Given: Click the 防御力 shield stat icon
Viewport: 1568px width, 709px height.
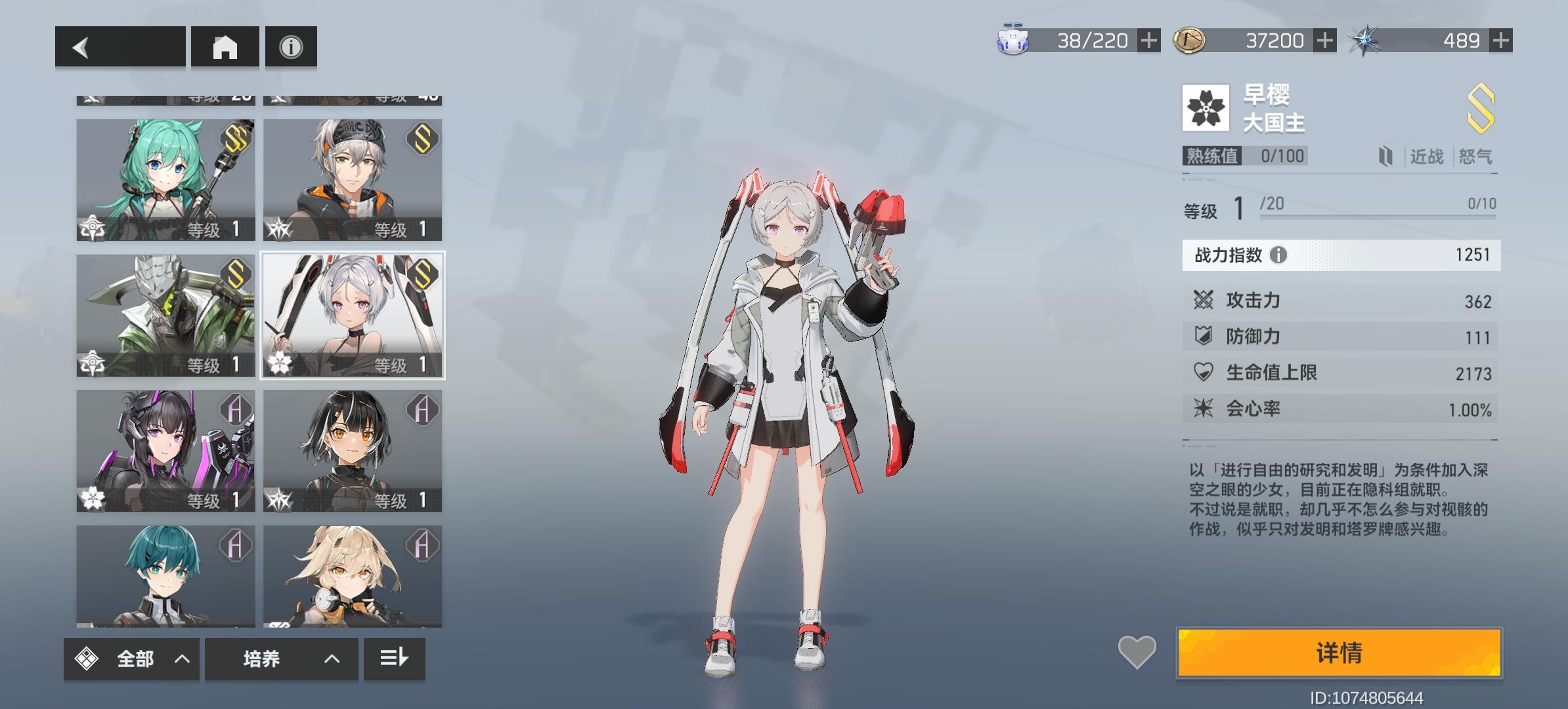Looking at the screenshot, I should [x=1205, y=336].
